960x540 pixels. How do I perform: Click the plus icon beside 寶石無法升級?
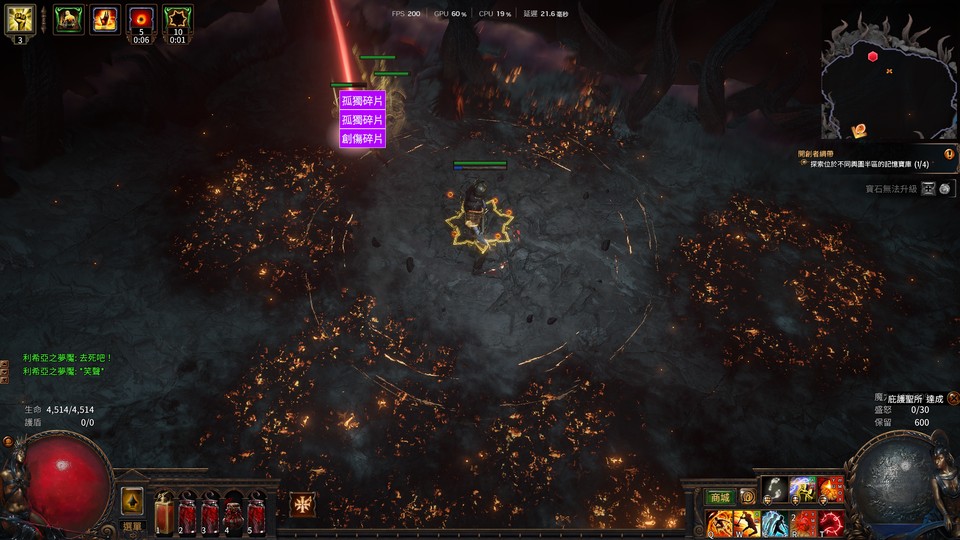tap(929, 188)
